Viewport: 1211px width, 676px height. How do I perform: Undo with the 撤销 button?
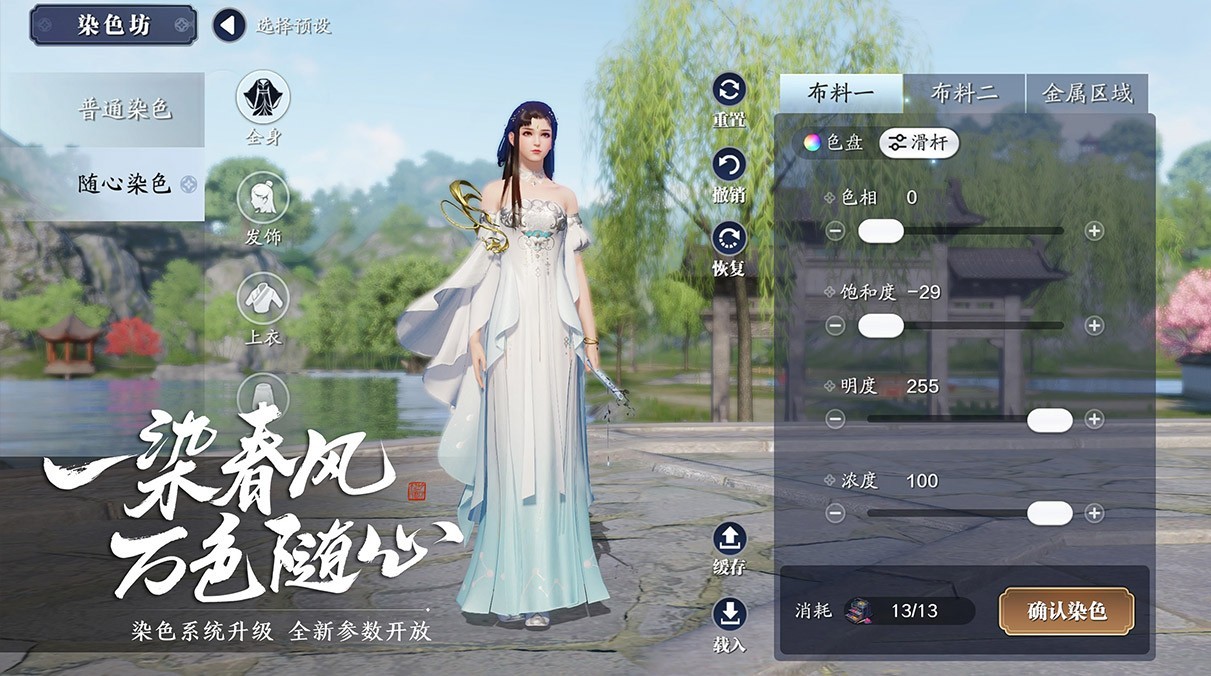point(729,165)
